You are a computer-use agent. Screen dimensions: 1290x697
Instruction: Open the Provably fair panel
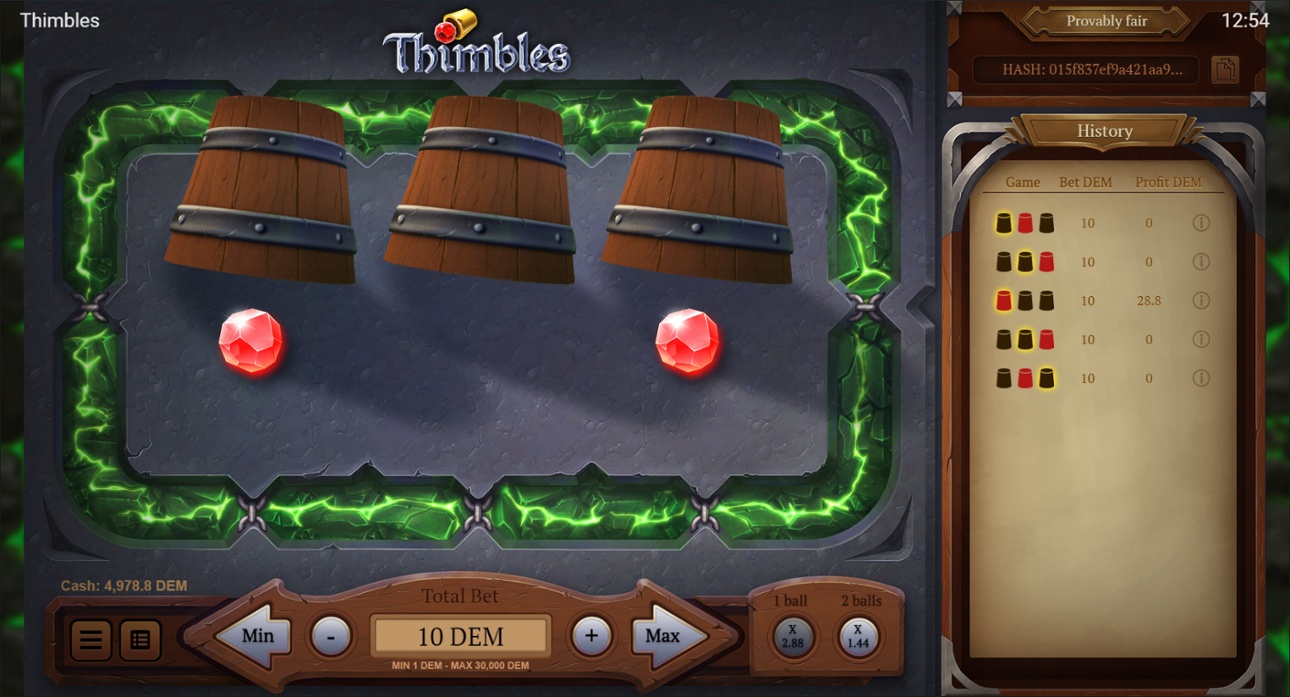(x=1106, y=21)
